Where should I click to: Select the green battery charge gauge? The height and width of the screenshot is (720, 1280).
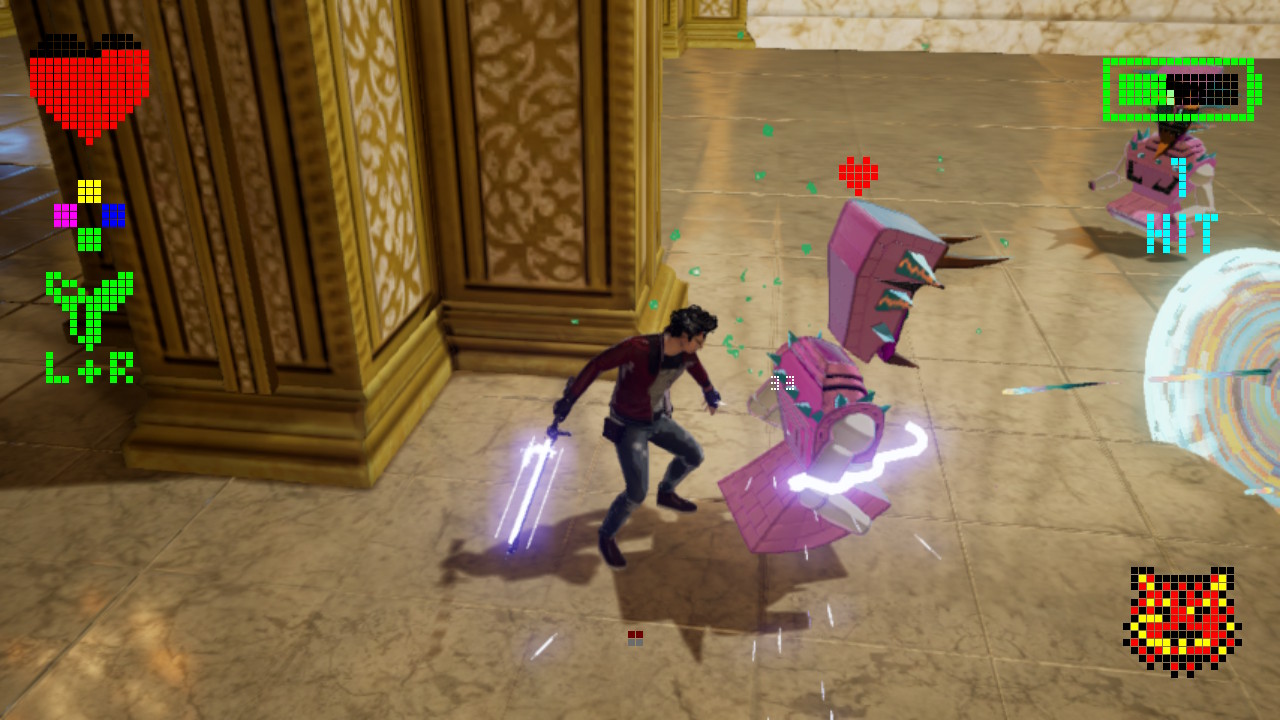tap(1180, 90)
